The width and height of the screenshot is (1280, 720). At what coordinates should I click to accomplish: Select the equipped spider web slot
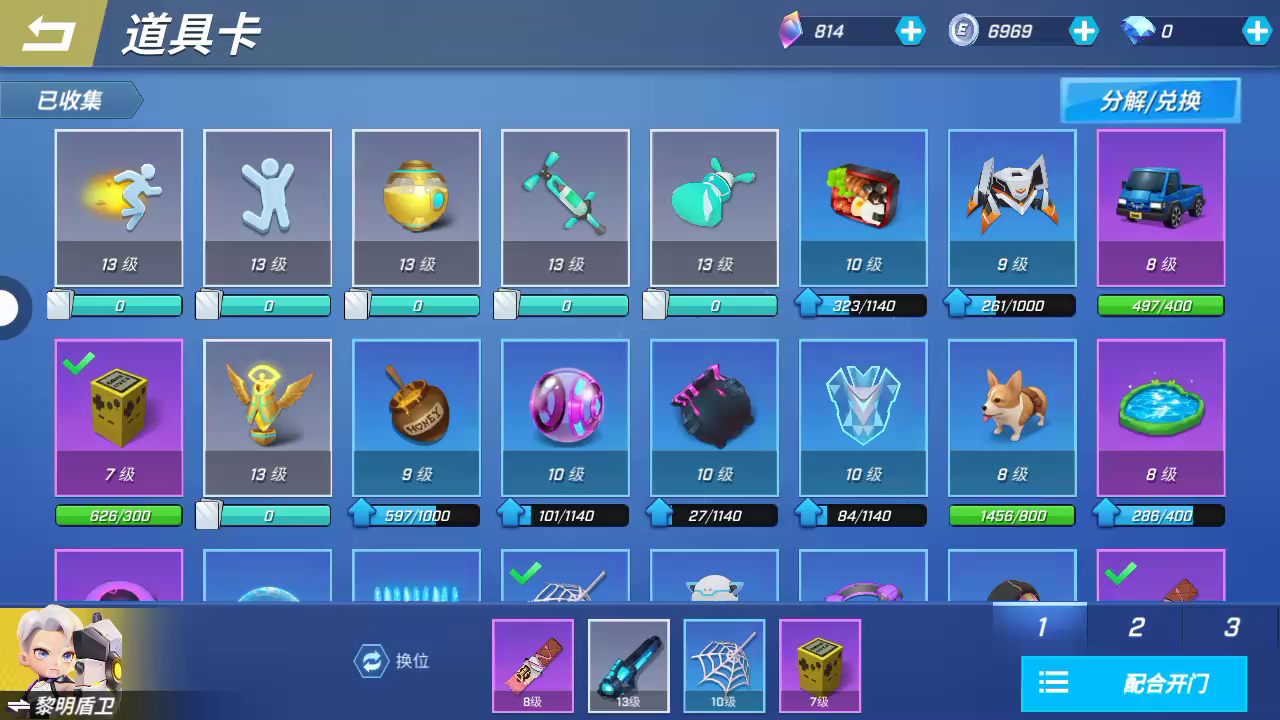[x=724, y=665]
